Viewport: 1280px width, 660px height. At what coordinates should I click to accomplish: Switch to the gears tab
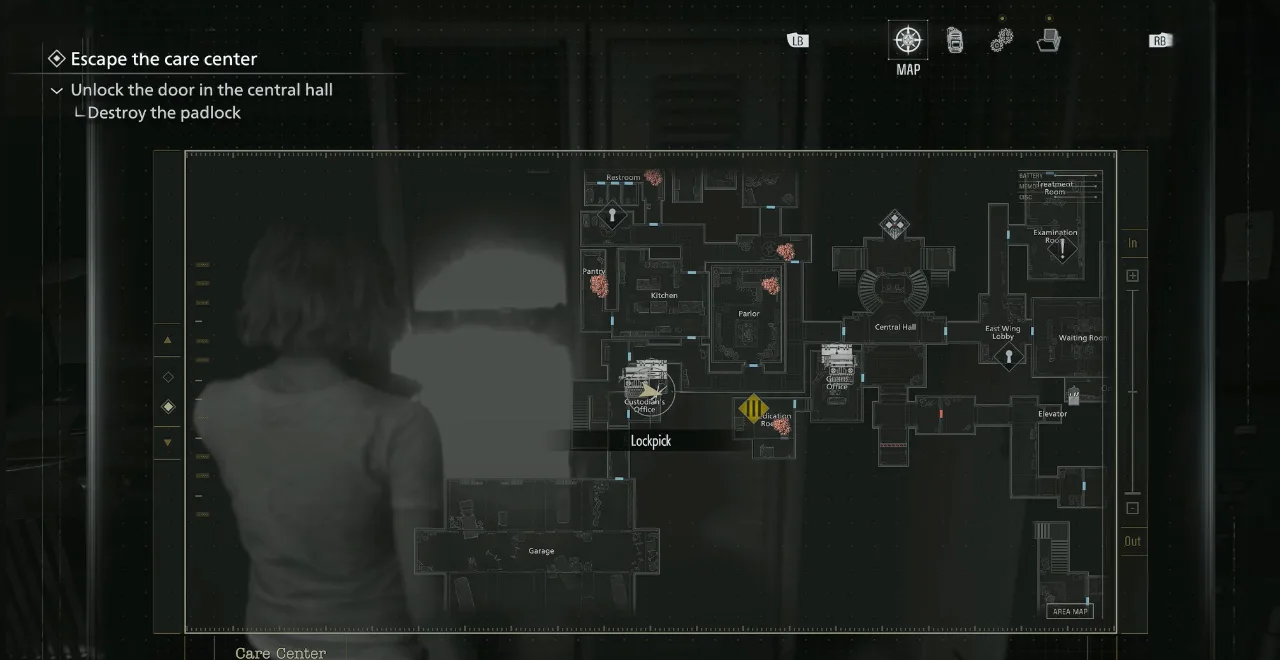(1002, 40)
